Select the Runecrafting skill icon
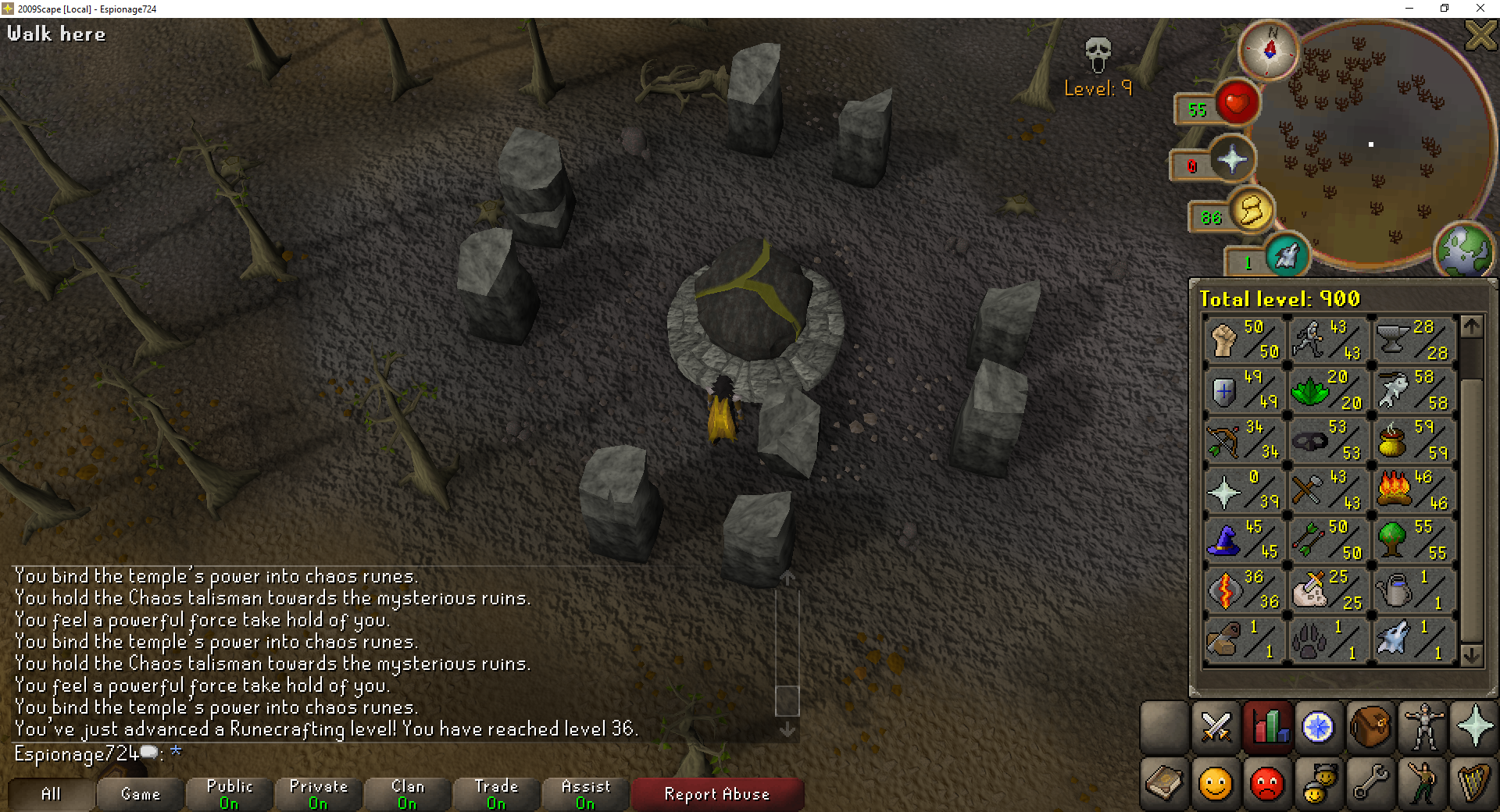The image size is (1500, 812). click(x=1227, y=591)
